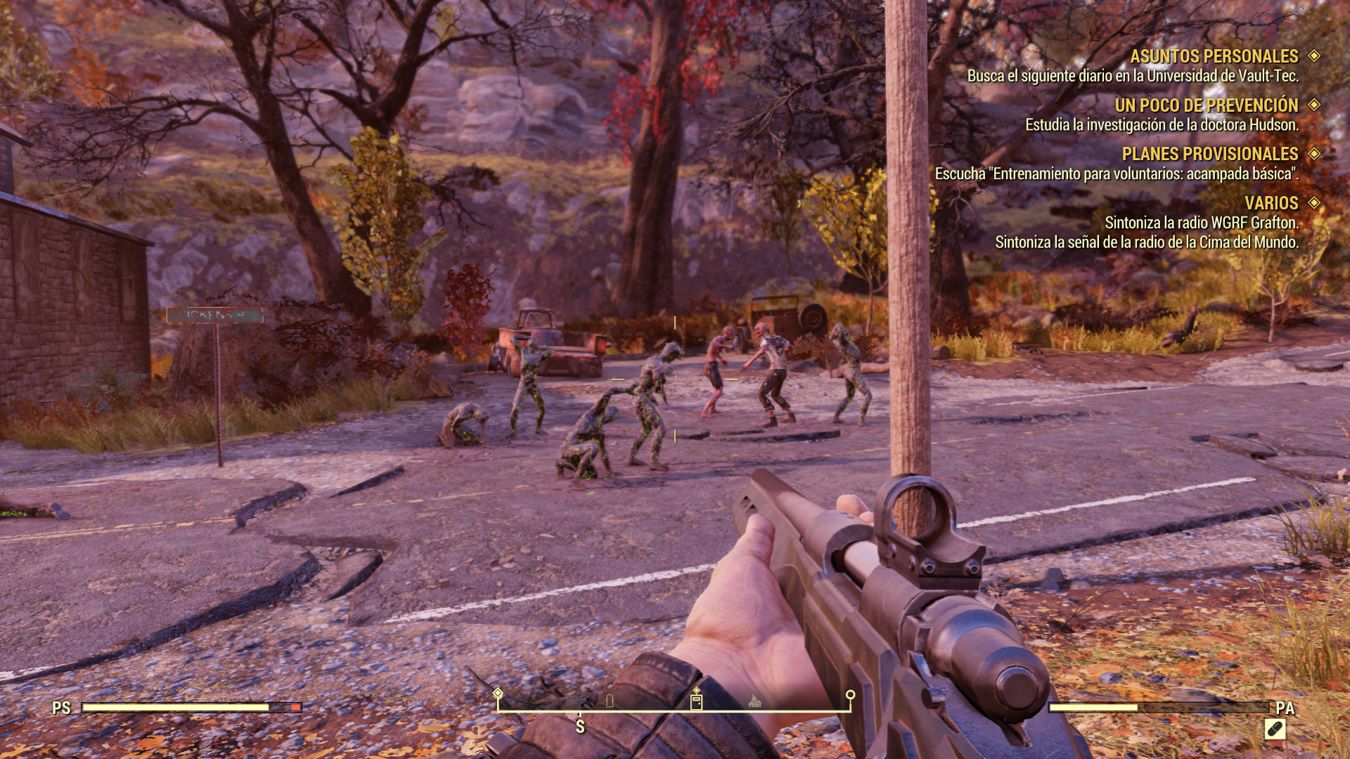Open the Un Poco de Prevención quest
The width and height of the screenshot is (1350, 759).
1206,105
